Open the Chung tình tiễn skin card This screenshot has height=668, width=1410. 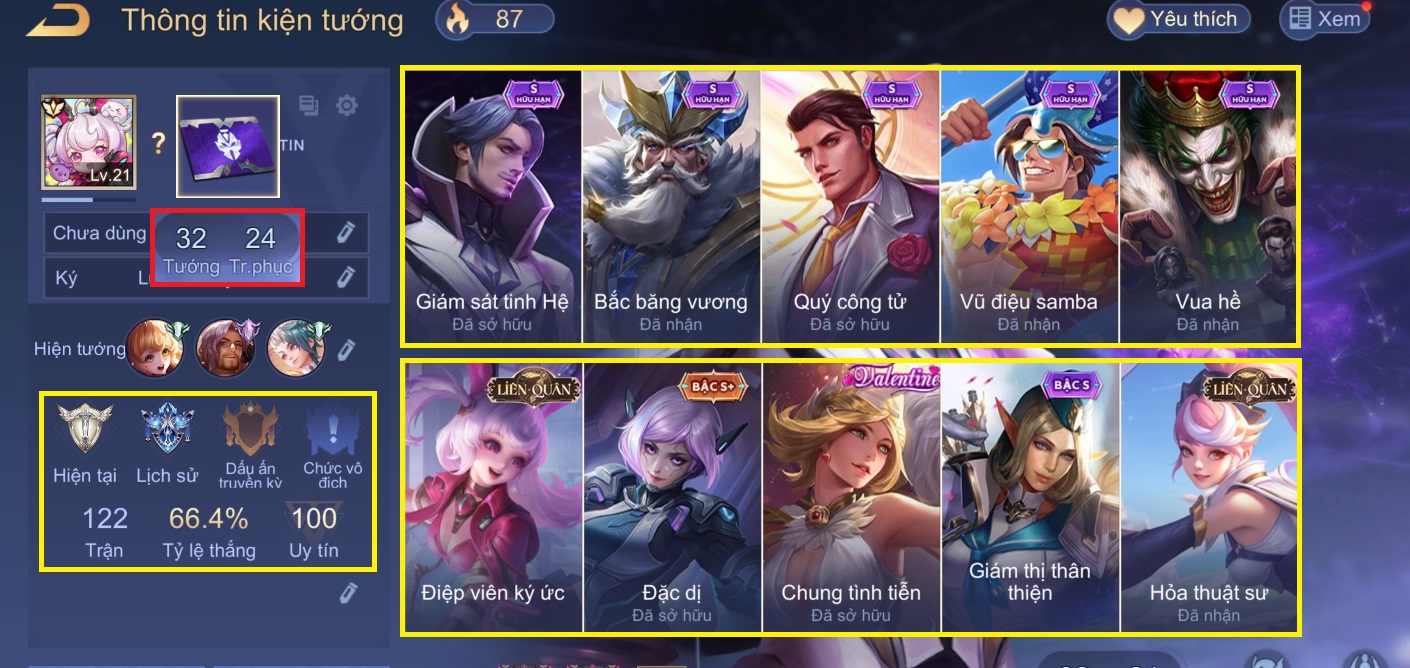pos(850,497)
